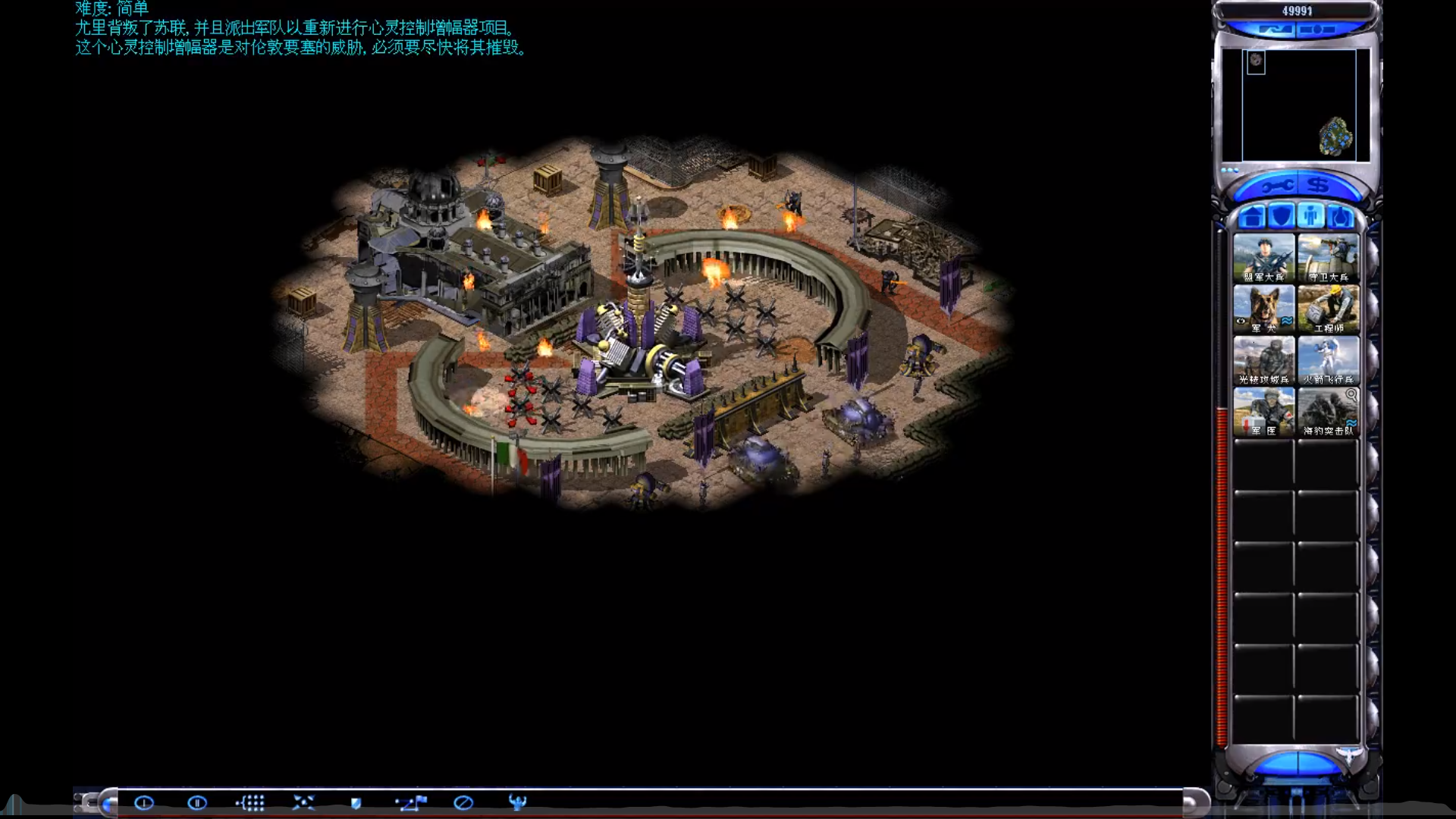Click the 49991 credits display
Viewport: 1456px width, 819px height.
click(1298, 11)
